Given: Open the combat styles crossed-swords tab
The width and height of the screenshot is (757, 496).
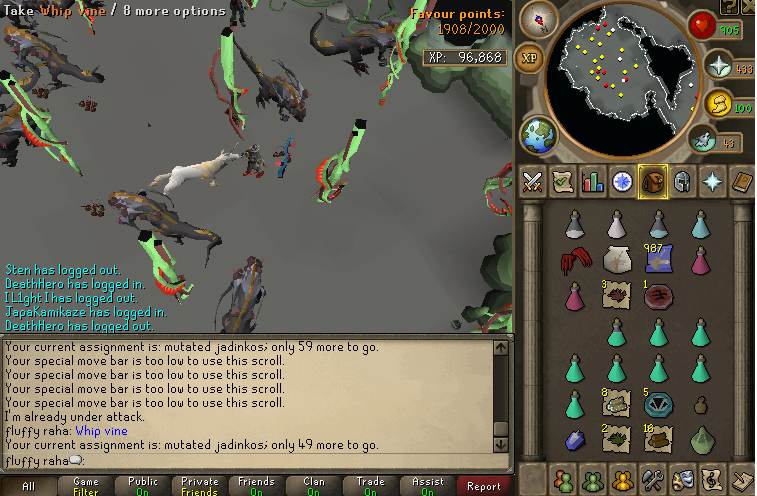Looking at the screenshot, I should coord(531,181).
